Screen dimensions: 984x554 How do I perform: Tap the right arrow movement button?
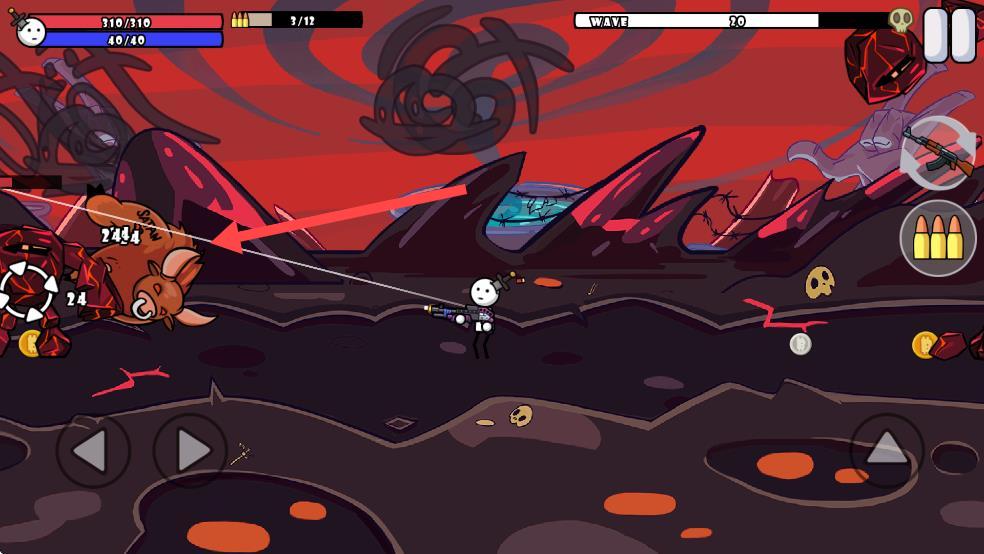(x=190, y=451)
